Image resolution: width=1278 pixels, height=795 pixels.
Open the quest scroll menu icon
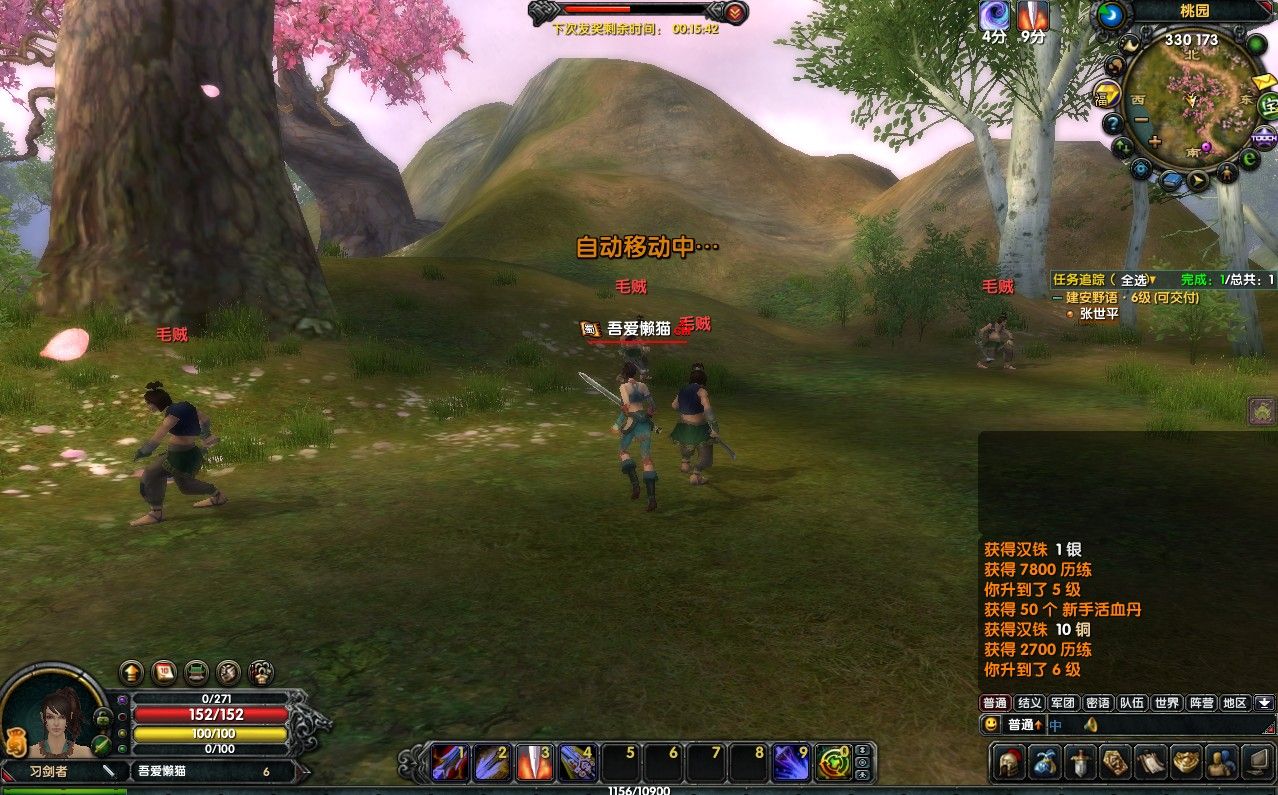point(1150,762)
